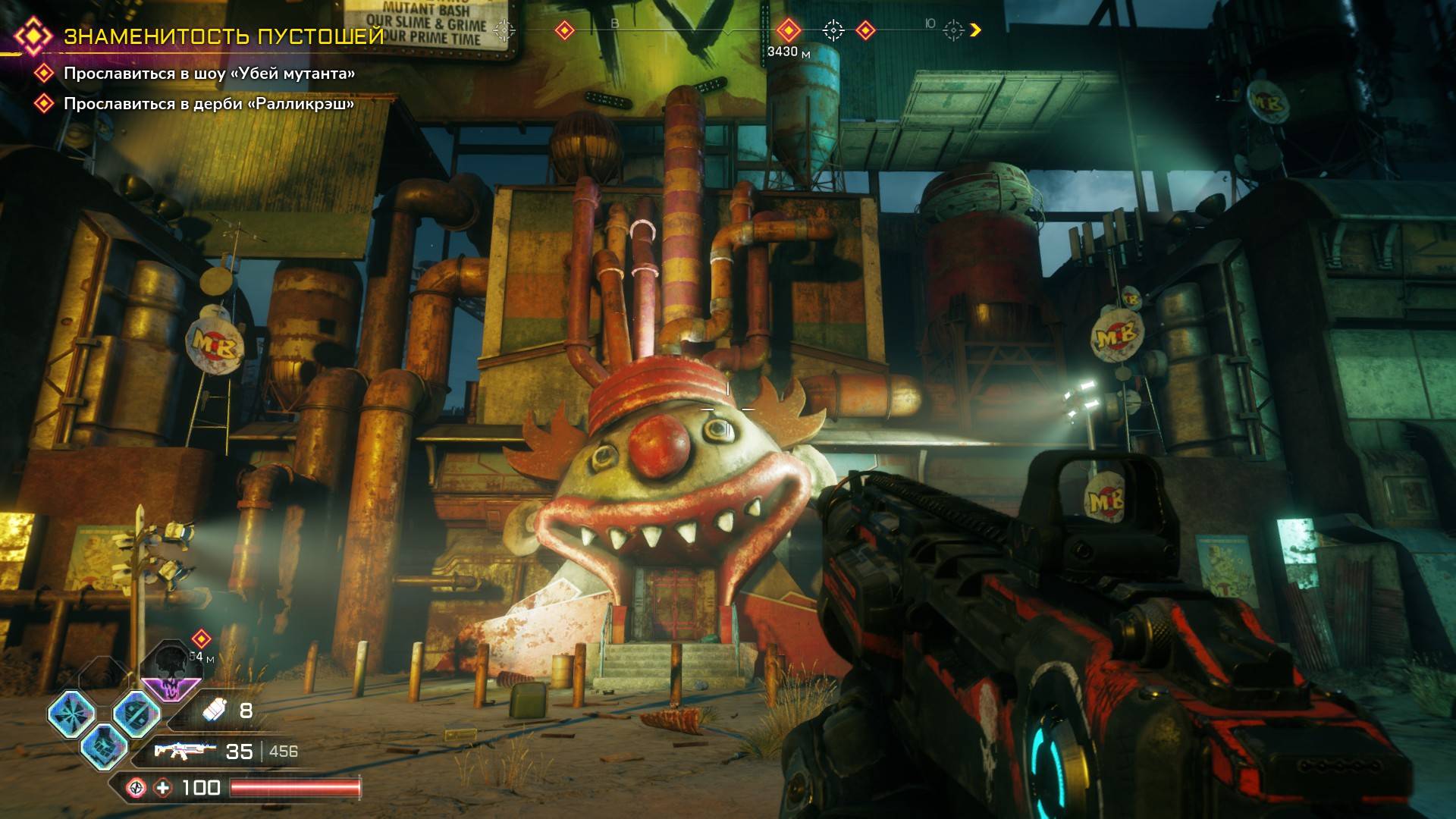Screen dimensions: 1456x819
Task: Click the yellow arrow at the compass end
Action: click(976, 30)
